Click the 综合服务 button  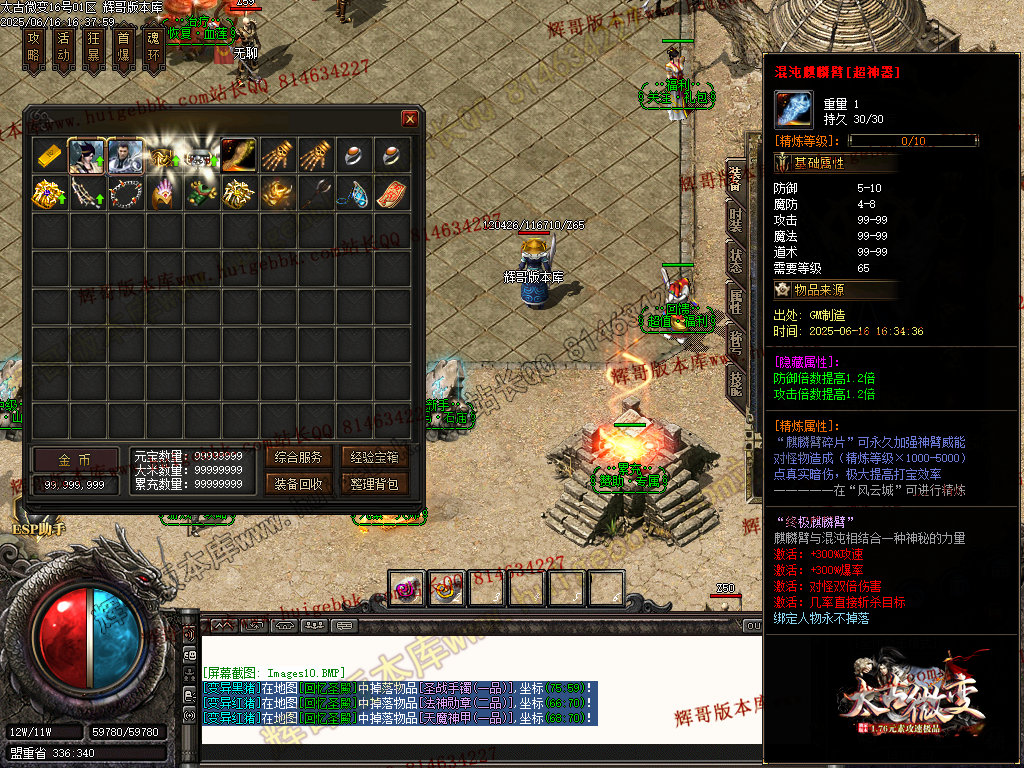pyautogui.click(x=299, y=458)
